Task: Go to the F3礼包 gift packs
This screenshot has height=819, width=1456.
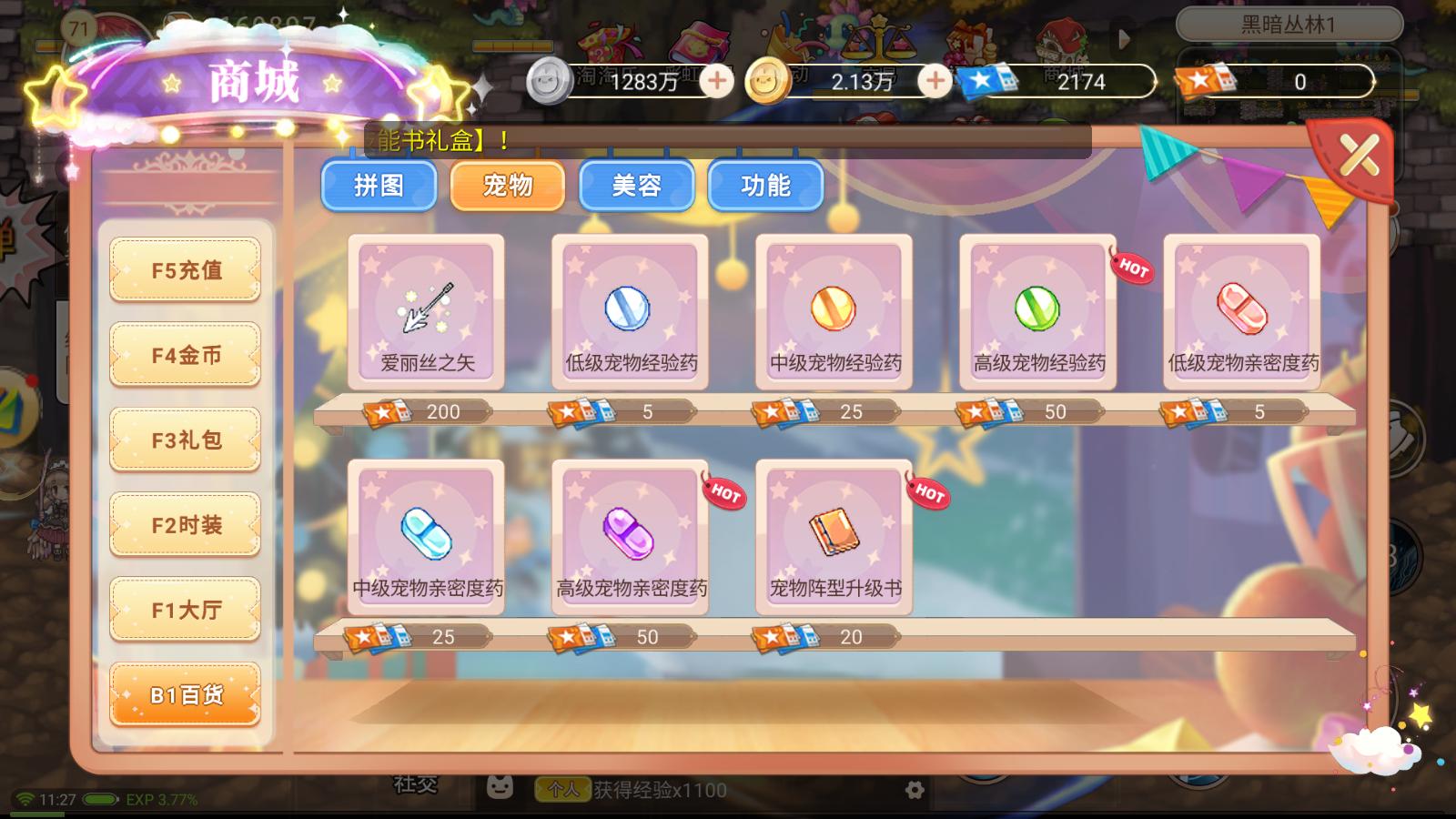Action: tap(185, 440)
